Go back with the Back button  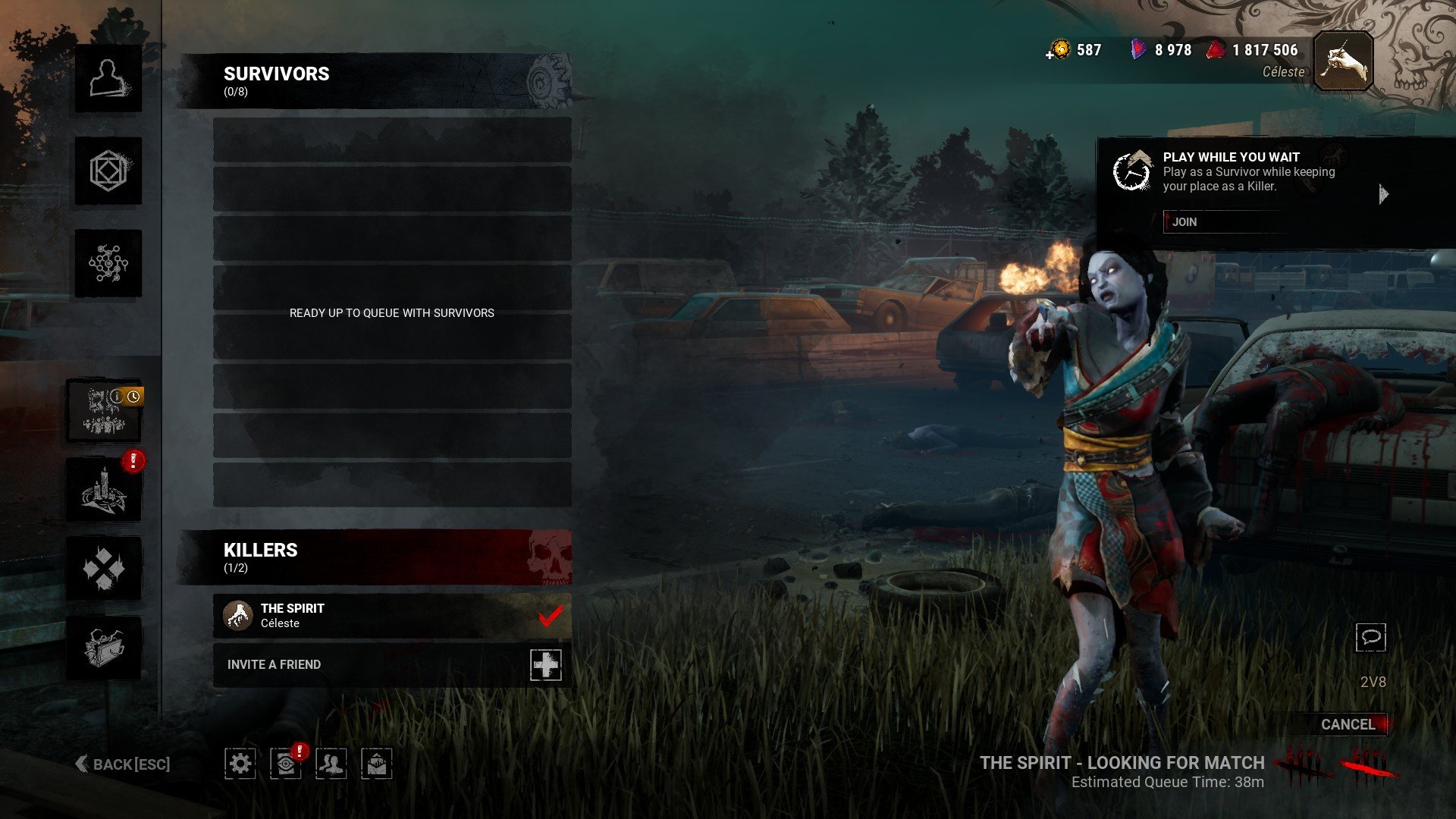click(x=123, y=764)
